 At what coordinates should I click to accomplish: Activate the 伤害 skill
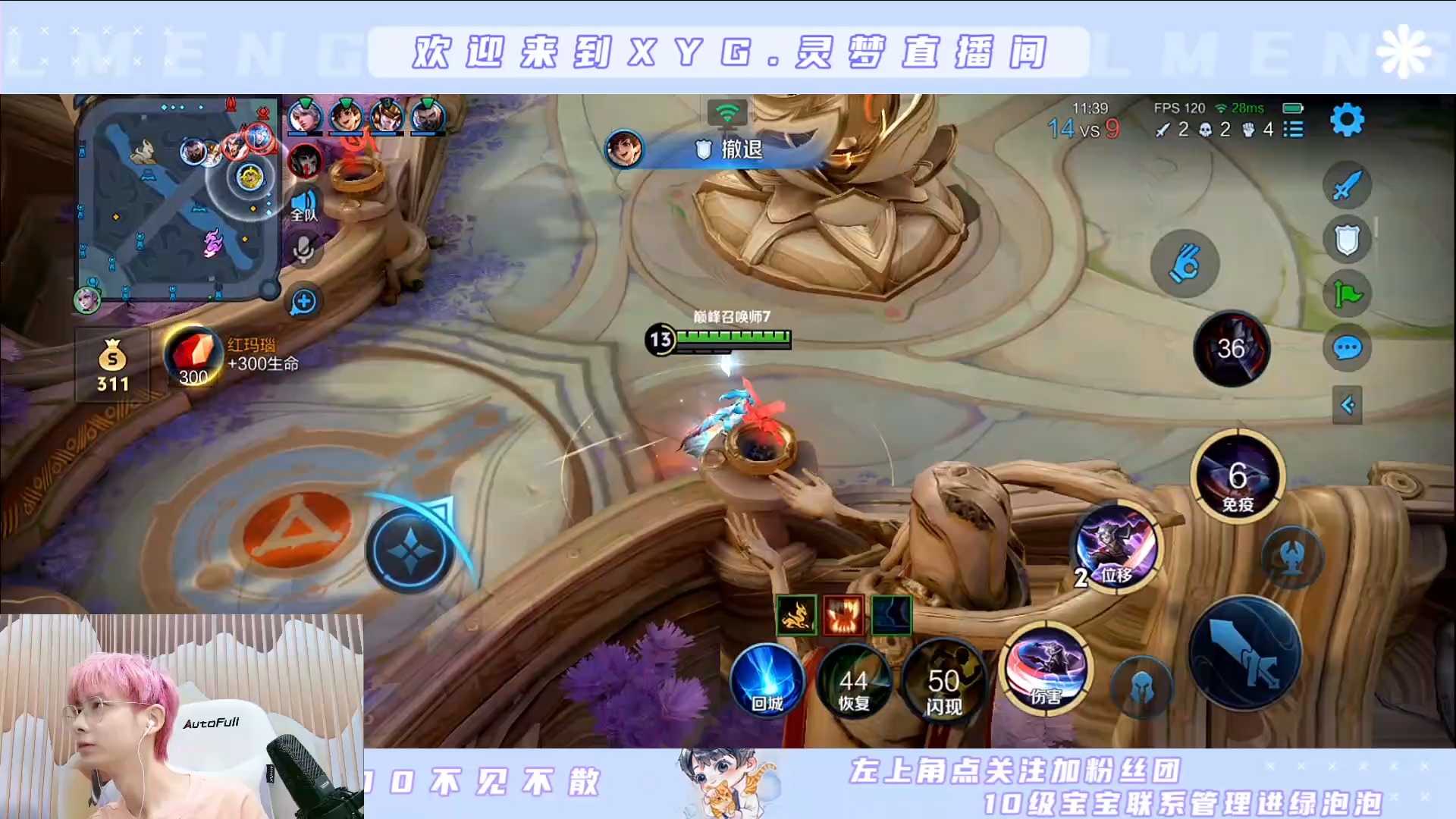click(1046, 669)
